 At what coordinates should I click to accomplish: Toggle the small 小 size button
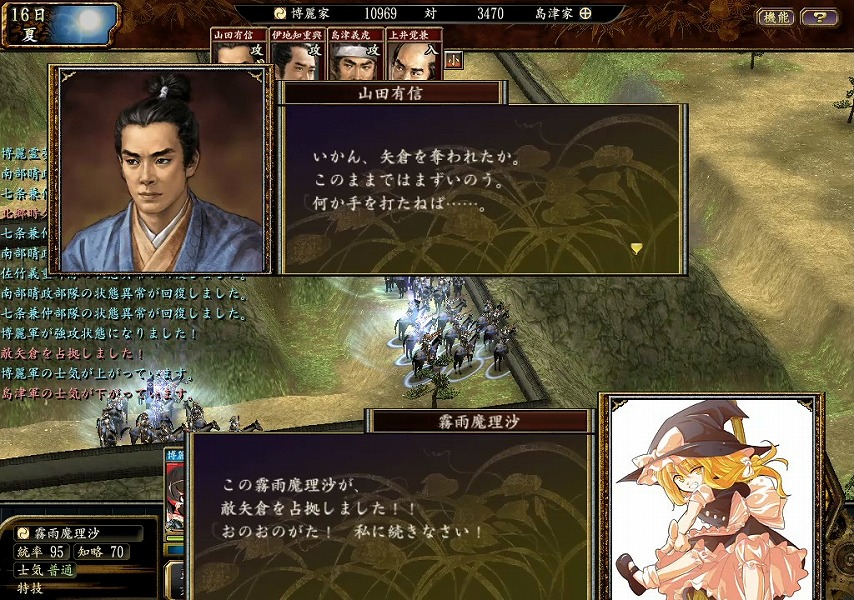pyautogui.click(x=453, y=59)
